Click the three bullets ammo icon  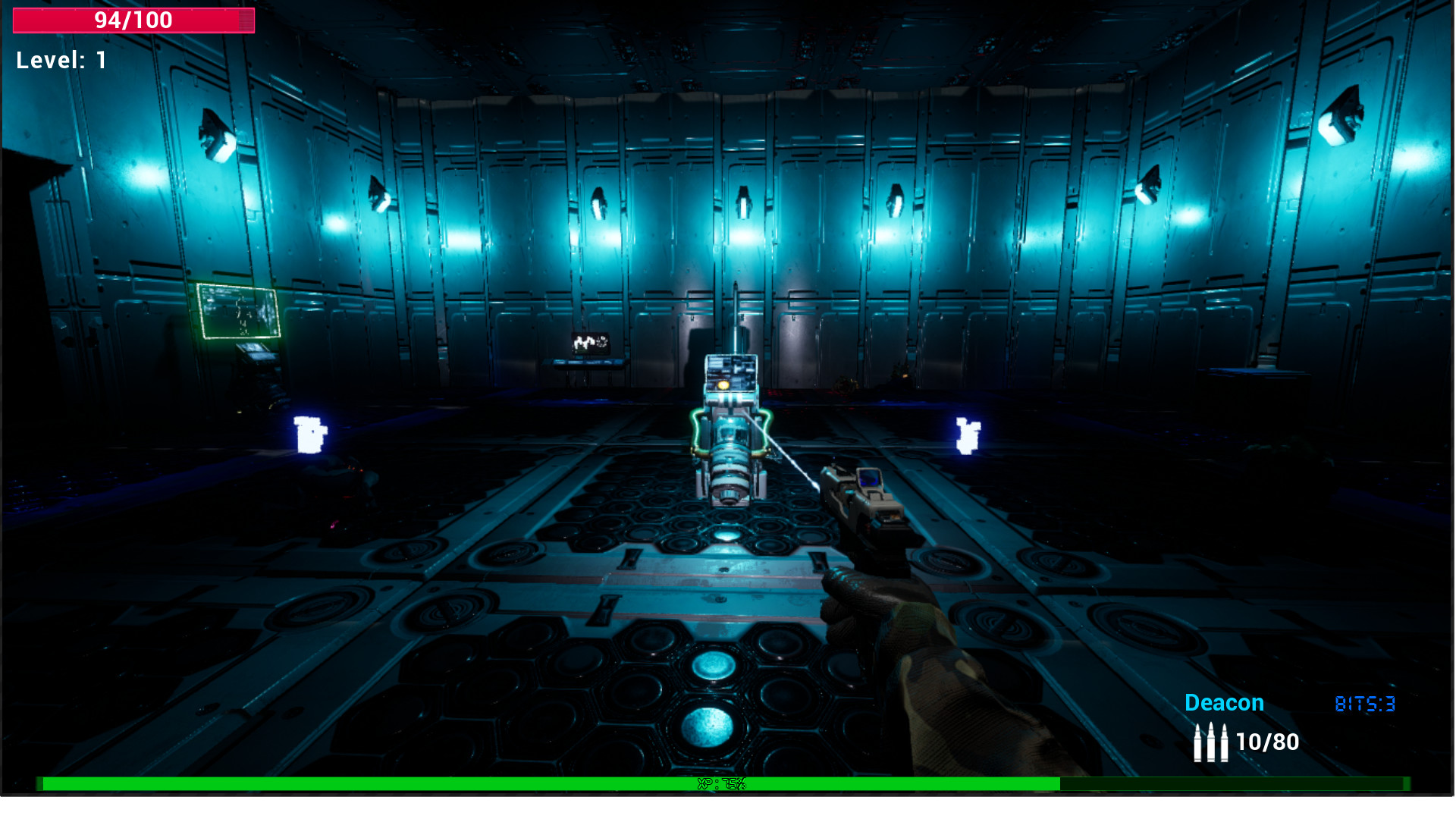pyautogui.click(x=1212, y=741)
